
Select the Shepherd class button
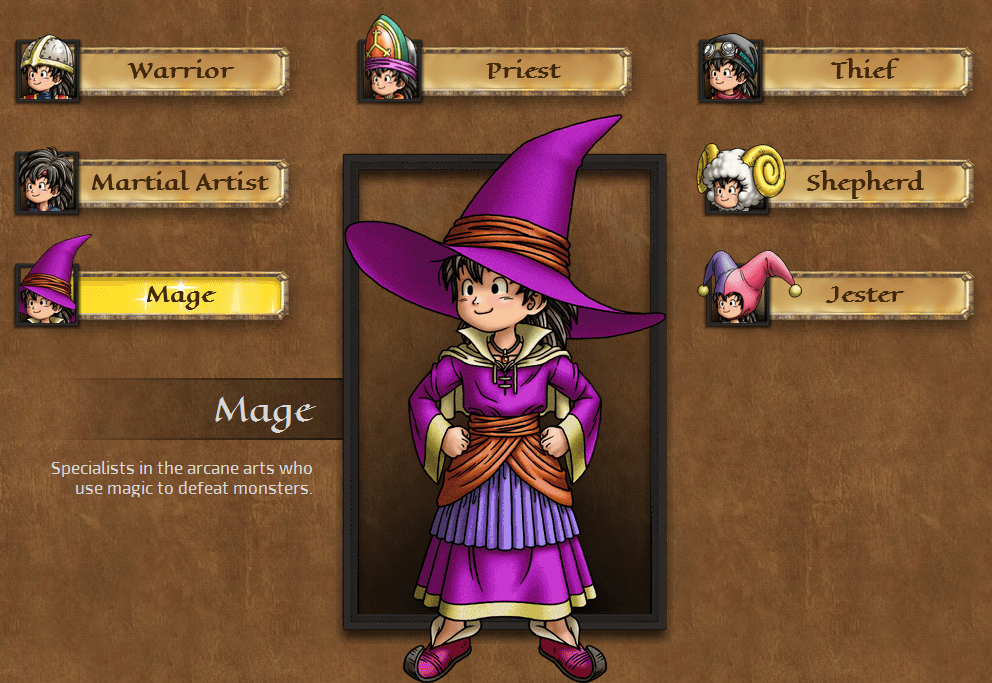(865, 183)
